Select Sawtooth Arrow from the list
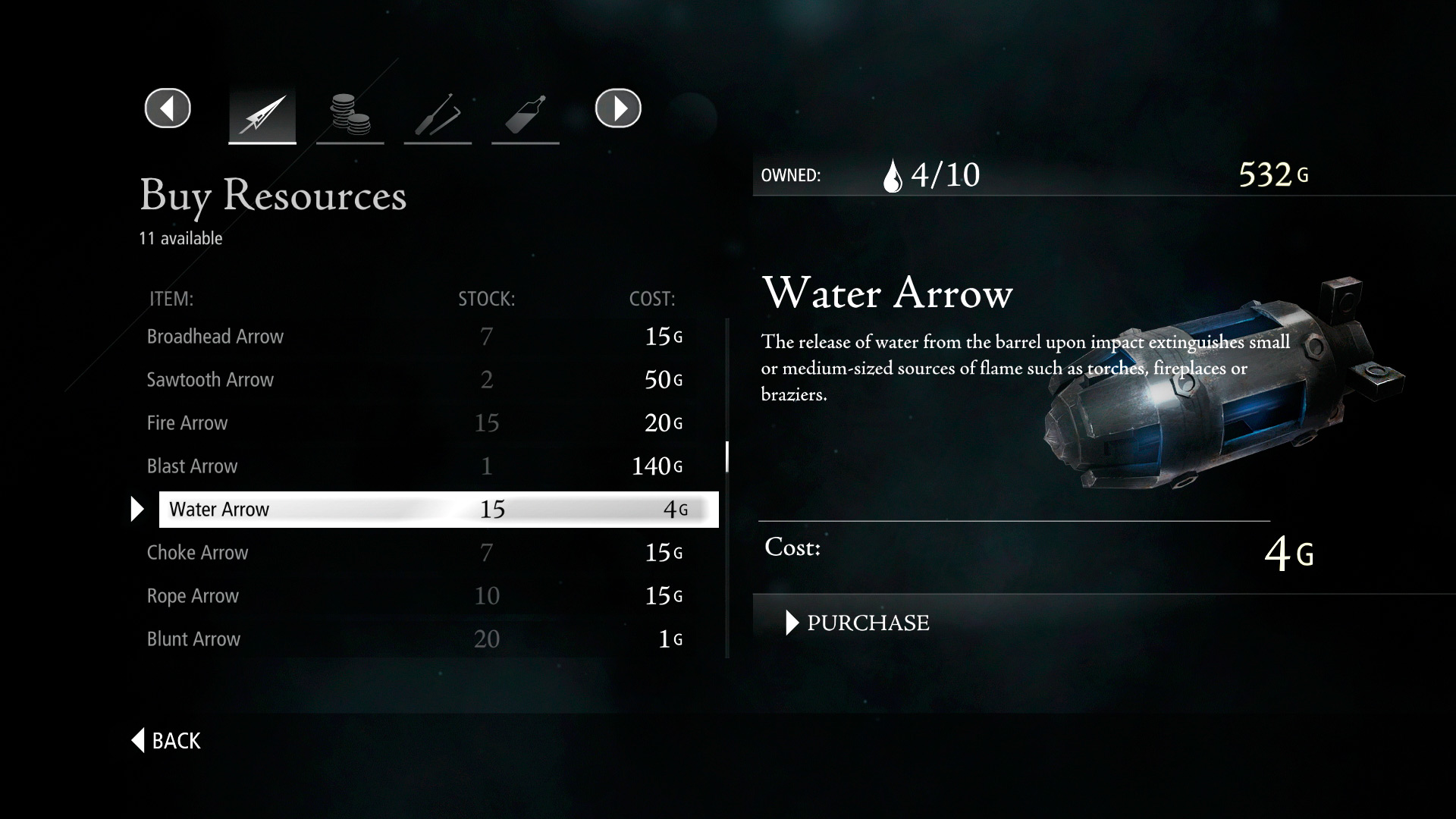1456x819 pixels. tap(210, 380)
